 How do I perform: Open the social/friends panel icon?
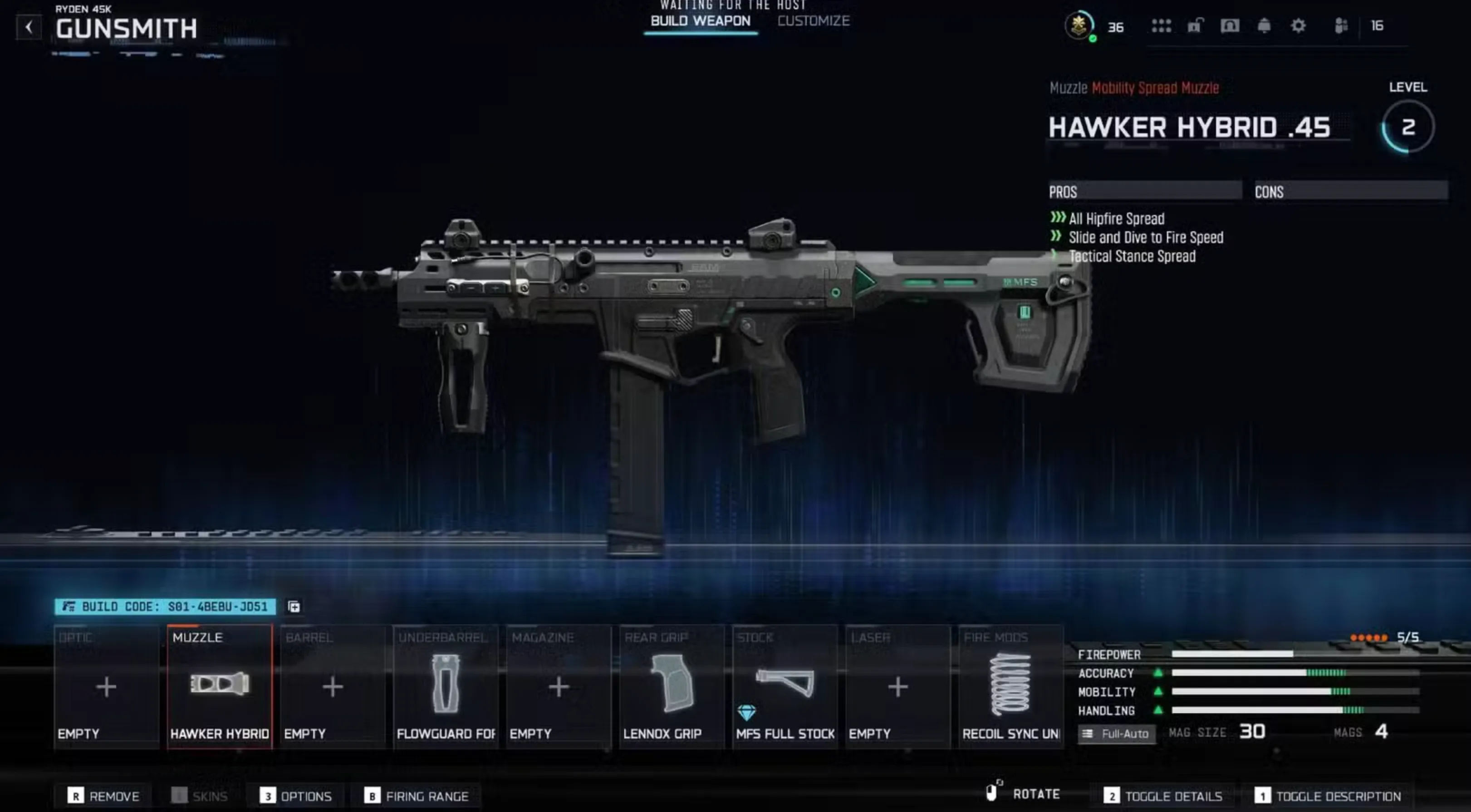coord(1340,26)
